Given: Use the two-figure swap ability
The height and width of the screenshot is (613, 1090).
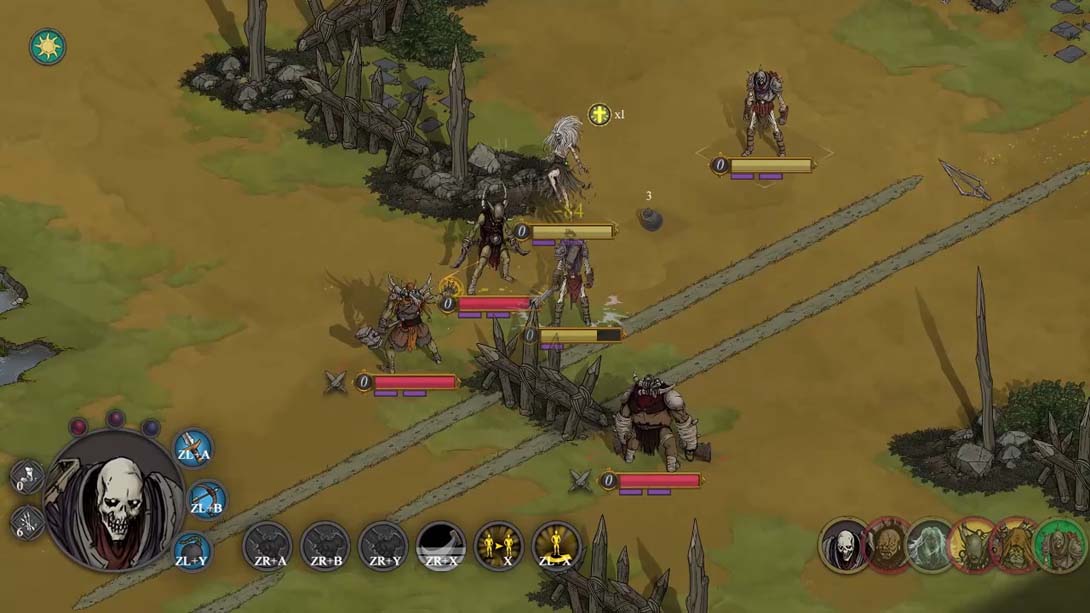Looking at the screenshot, I should 498,546.
